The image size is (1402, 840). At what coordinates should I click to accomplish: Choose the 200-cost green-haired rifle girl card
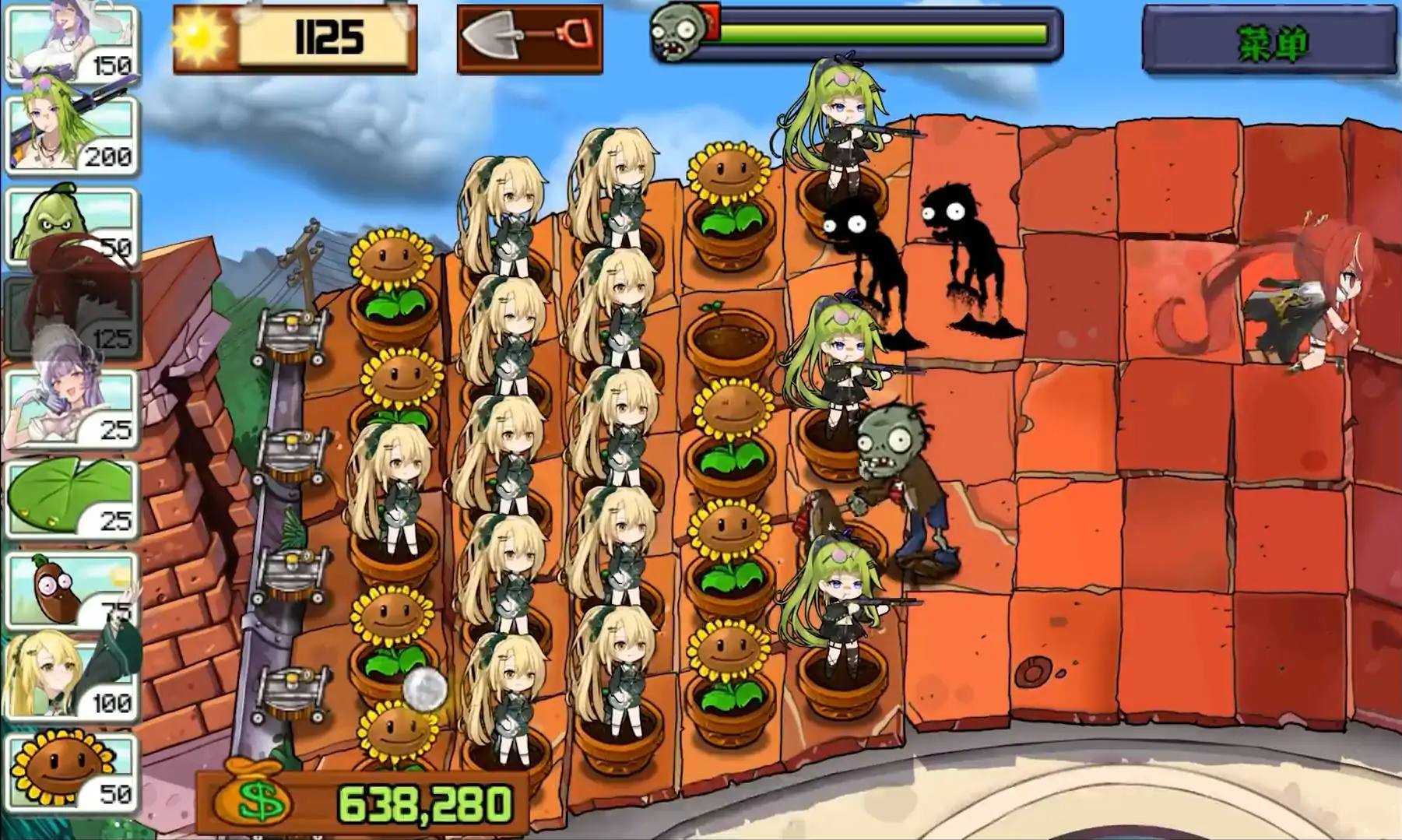72,132
